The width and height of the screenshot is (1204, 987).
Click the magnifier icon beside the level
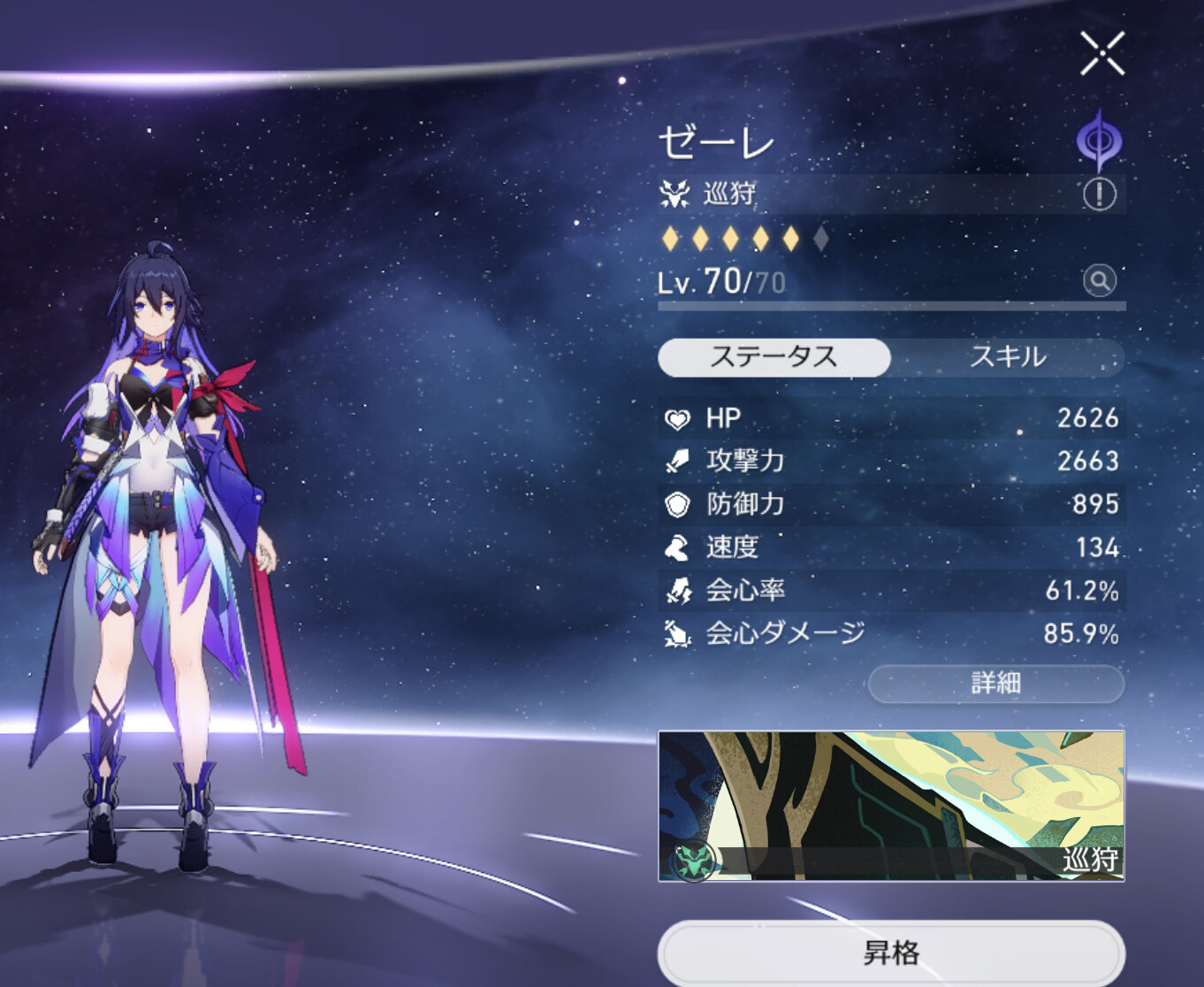click(x=1099, y=281)
